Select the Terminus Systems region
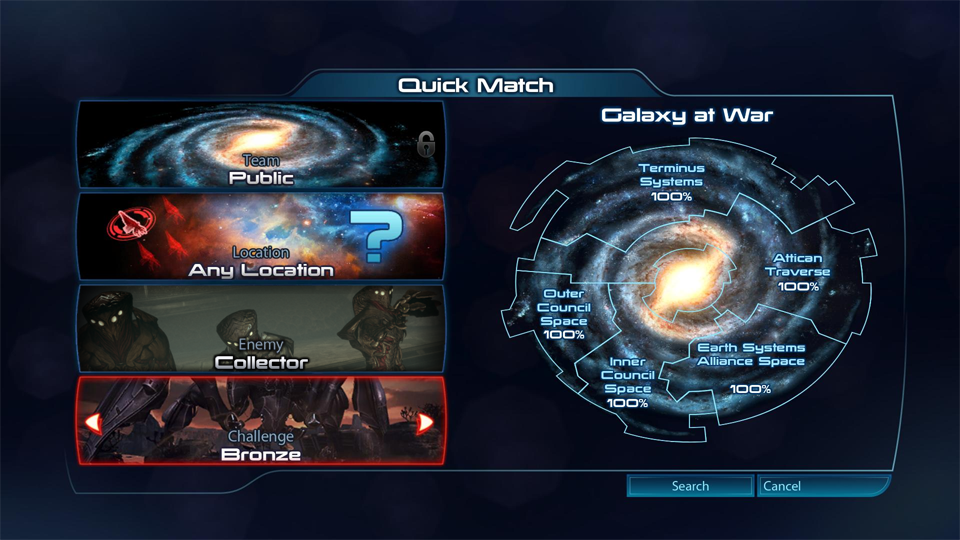 (x=671, y=182)
